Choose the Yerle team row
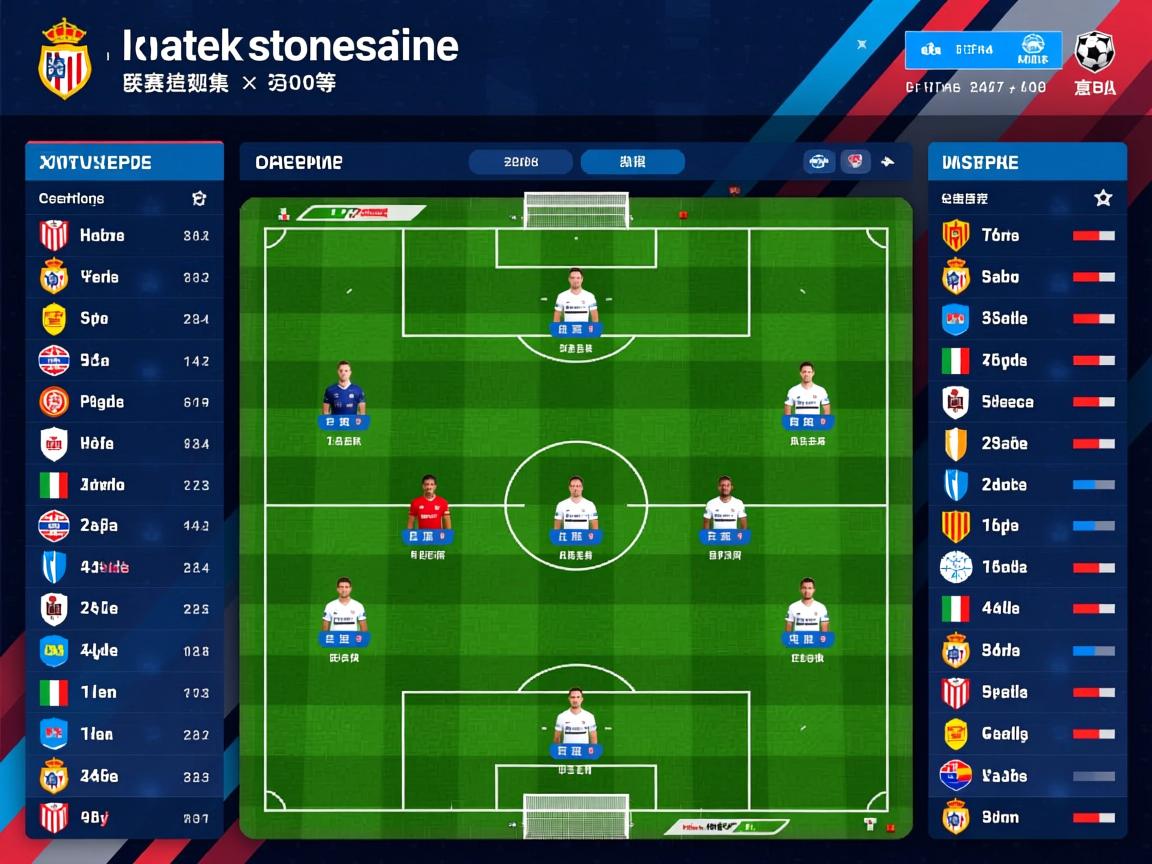Screen dimensions: 1152x864 124,277
